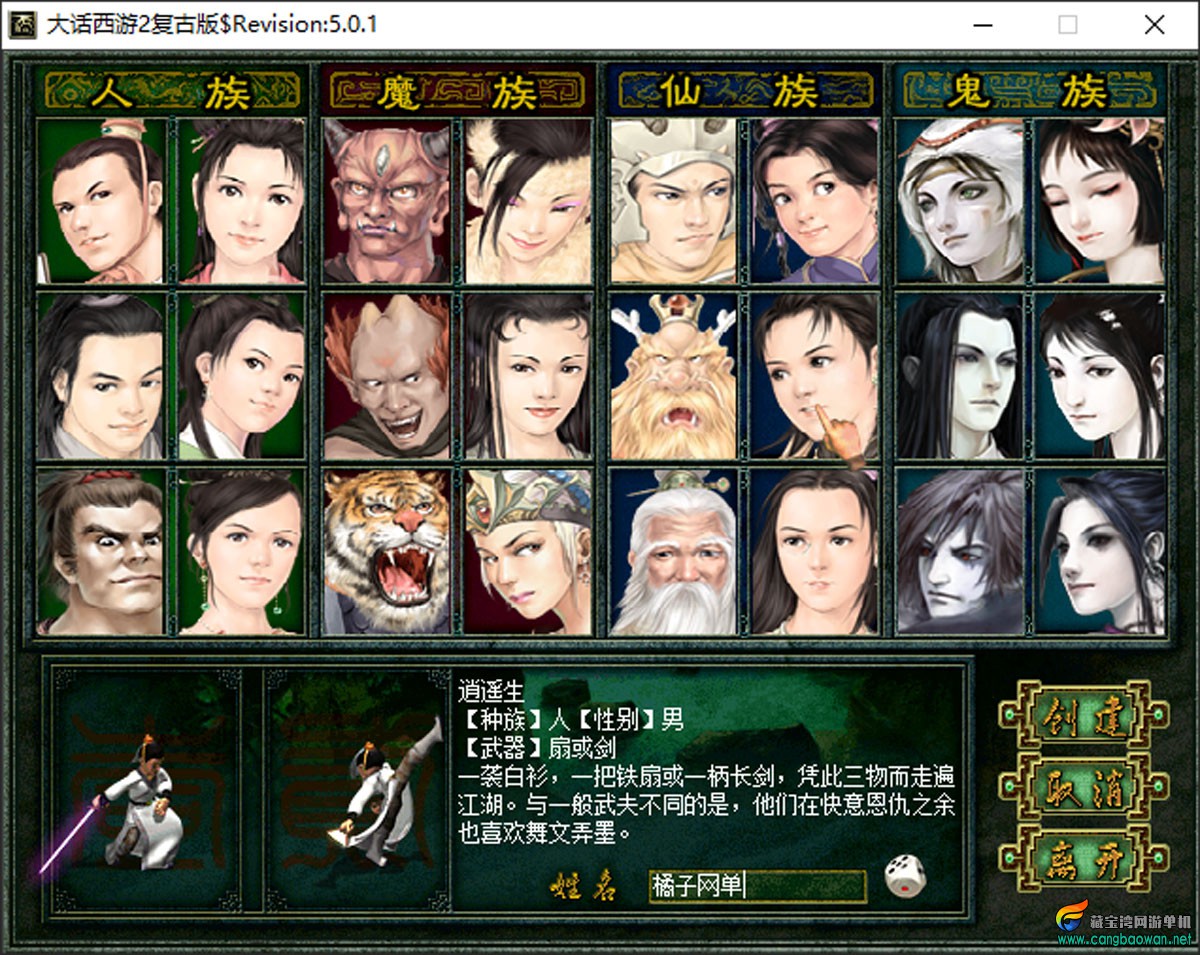
Task: Close the game window
Action: click(x=1154, y=25)
